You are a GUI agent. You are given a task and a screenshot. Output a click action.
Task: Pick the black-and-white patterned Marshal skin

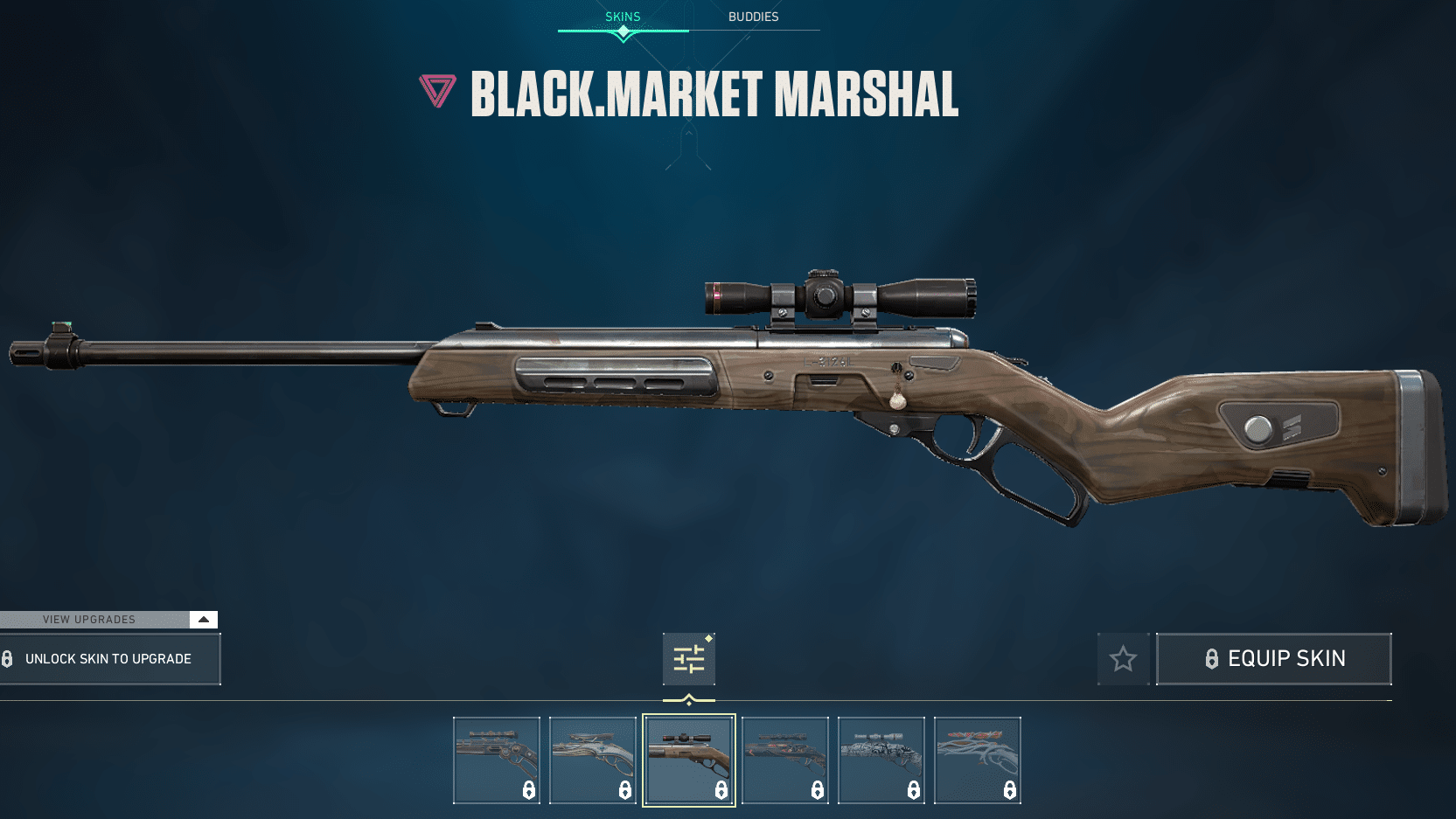pyautogui.click(x=881, y=760)
